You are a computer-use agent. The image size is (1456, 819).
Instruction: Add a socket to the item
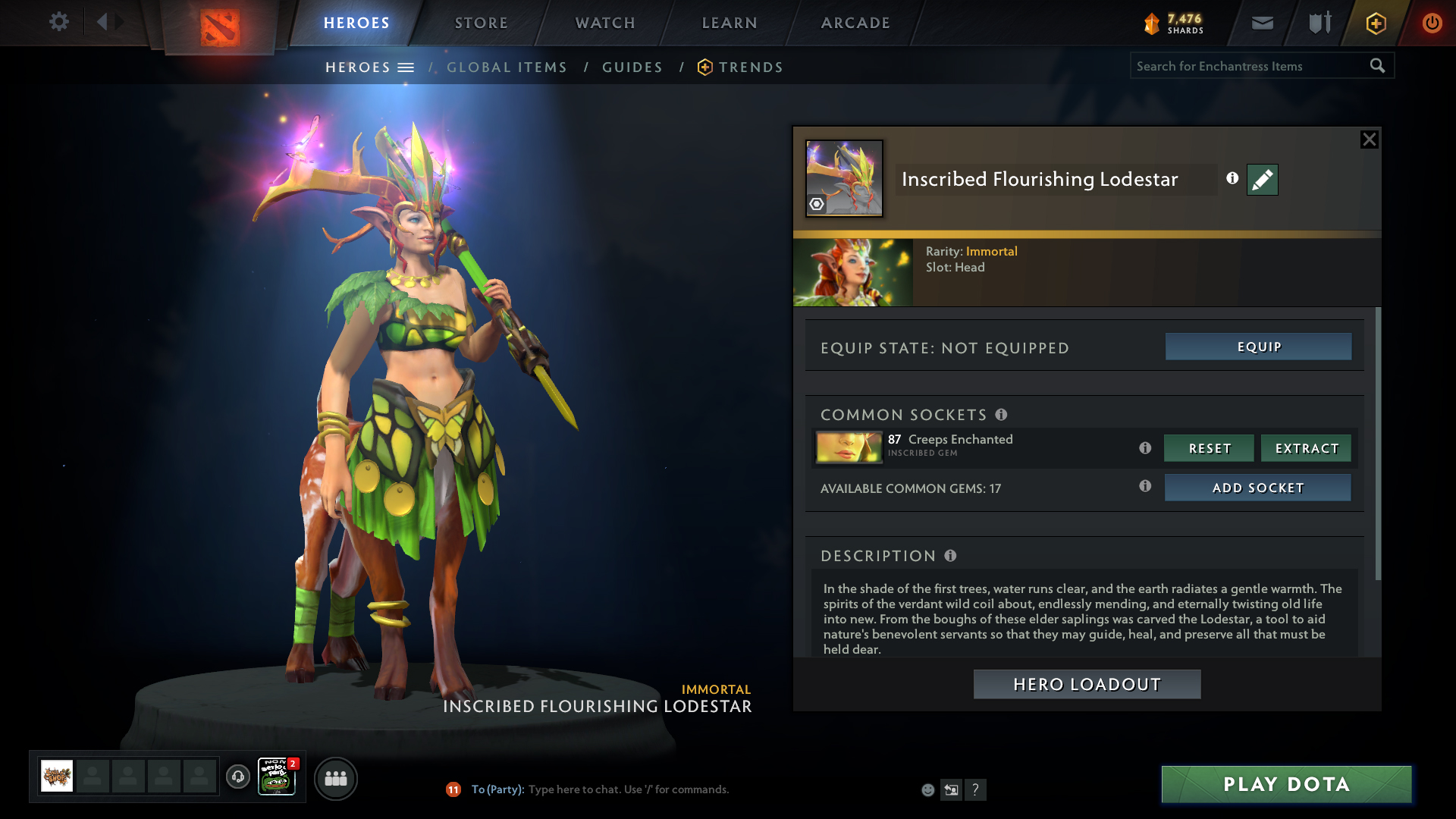1257,488
